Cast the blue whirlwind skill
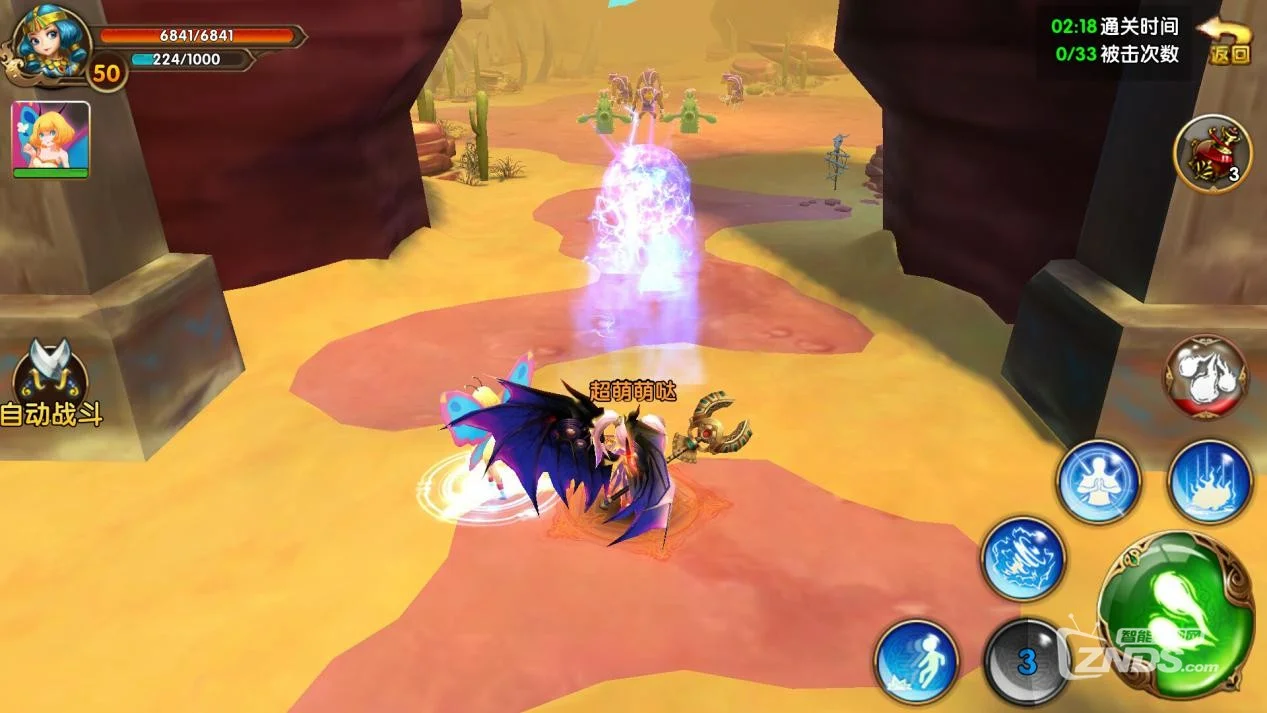 click(x=1022, y=558)
